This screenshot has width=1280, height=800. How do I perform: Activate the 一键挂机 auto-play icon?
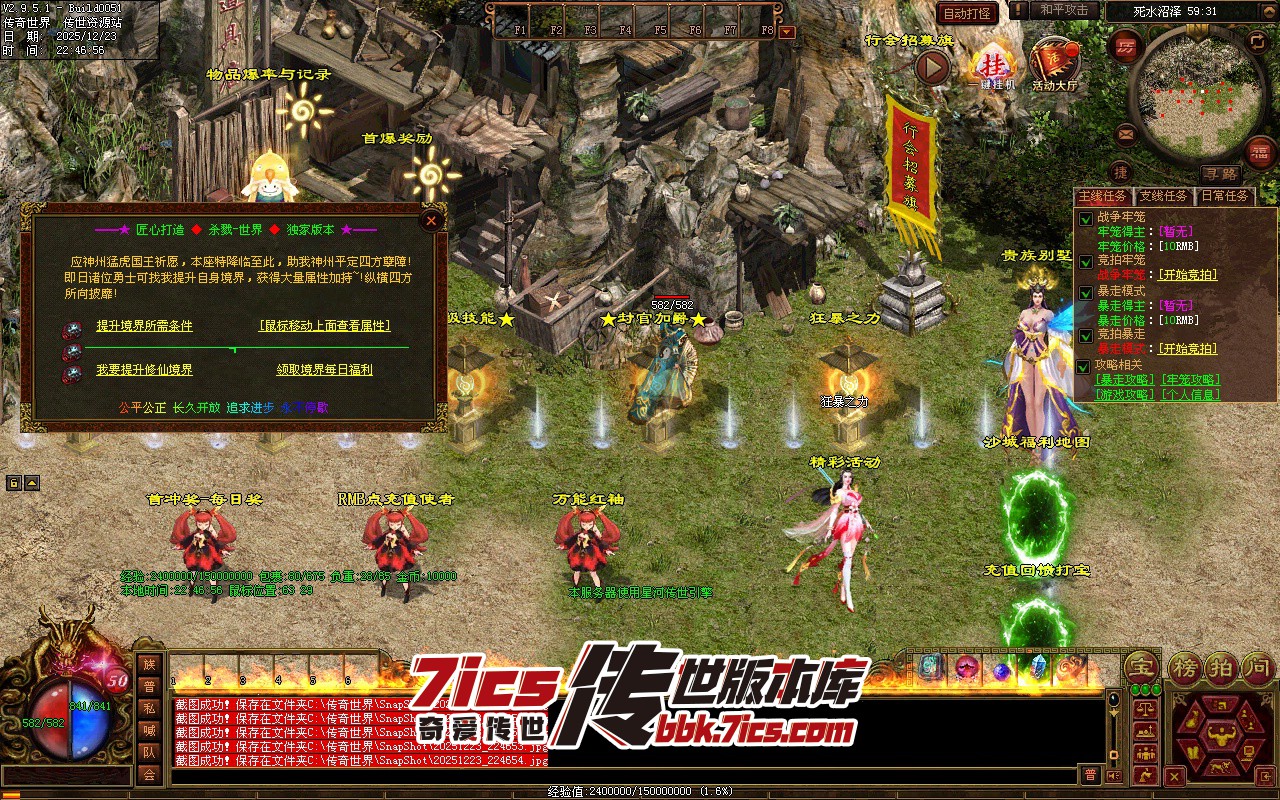[993, 66]
